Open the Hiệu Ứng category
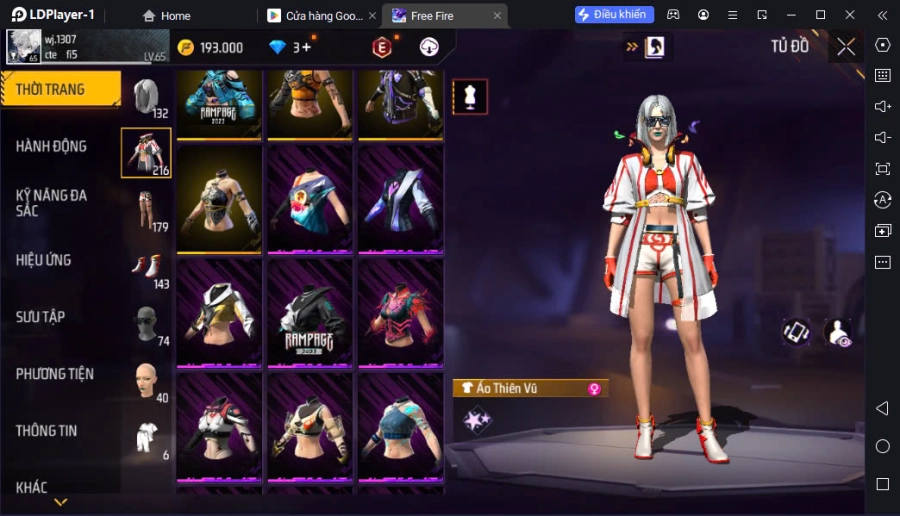 tap(44, 260)
